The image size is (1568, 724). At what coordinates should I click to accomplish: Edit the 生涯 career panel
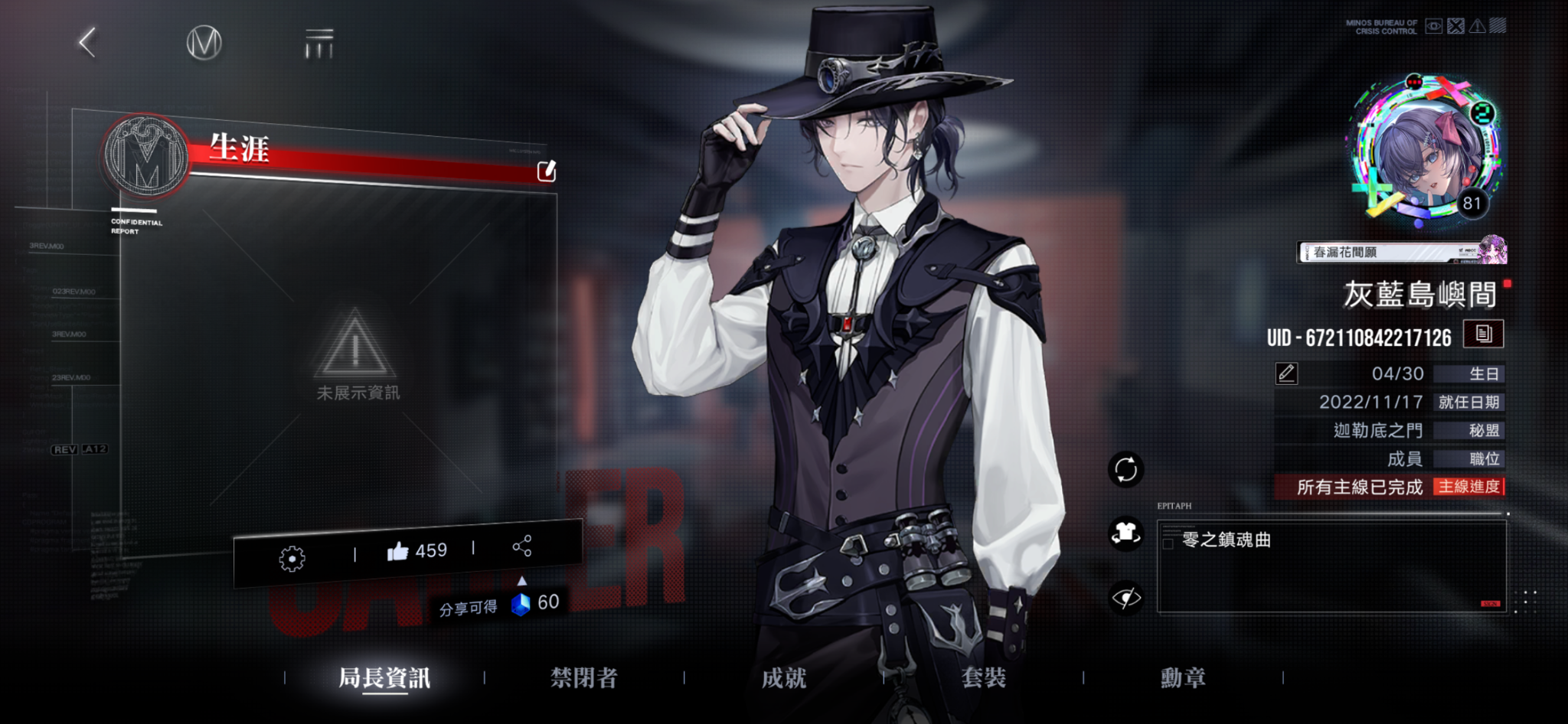(546, 171)
